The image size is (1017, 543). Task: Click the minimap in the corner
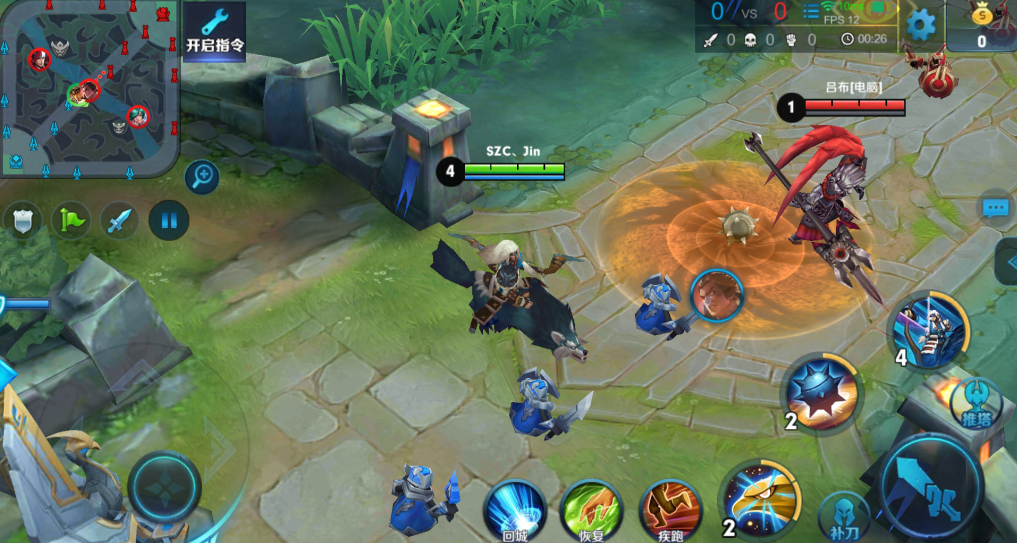88,88
